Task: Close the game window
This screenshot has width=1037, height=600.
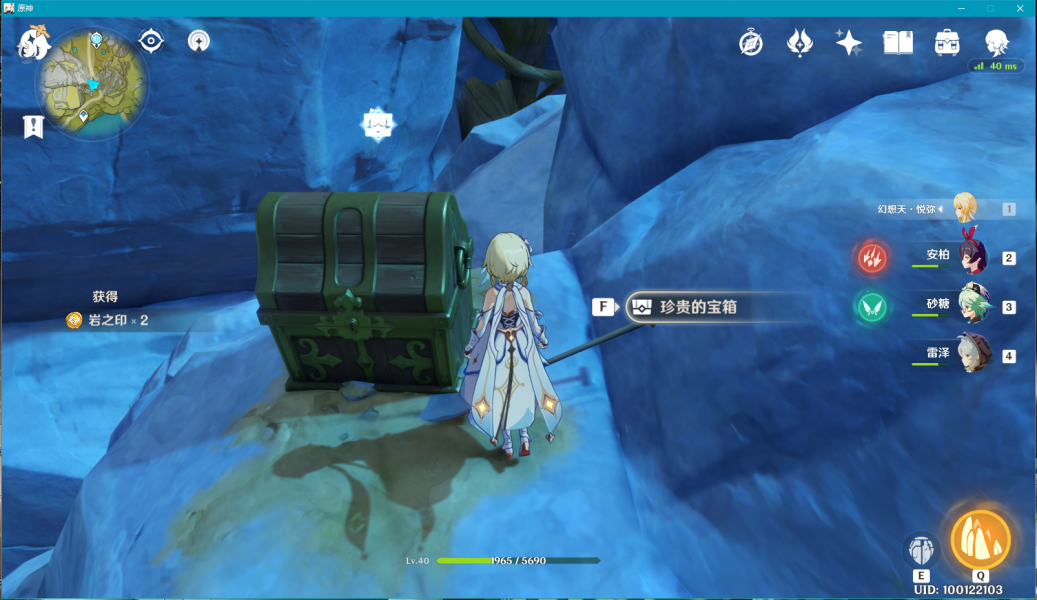Action: [x=1019, y=8]
